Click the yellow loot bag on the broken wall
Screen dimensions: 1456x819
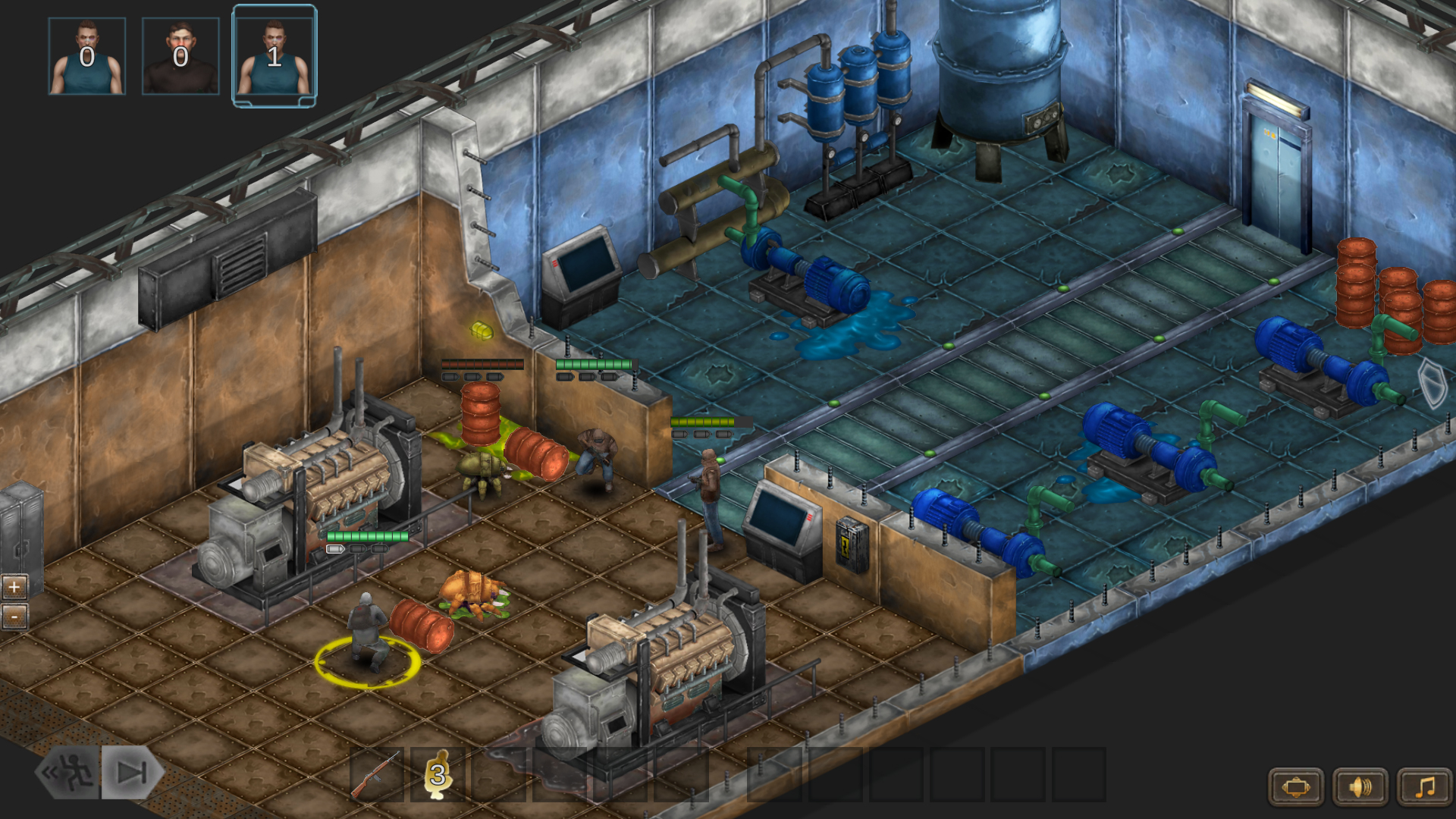480,331
